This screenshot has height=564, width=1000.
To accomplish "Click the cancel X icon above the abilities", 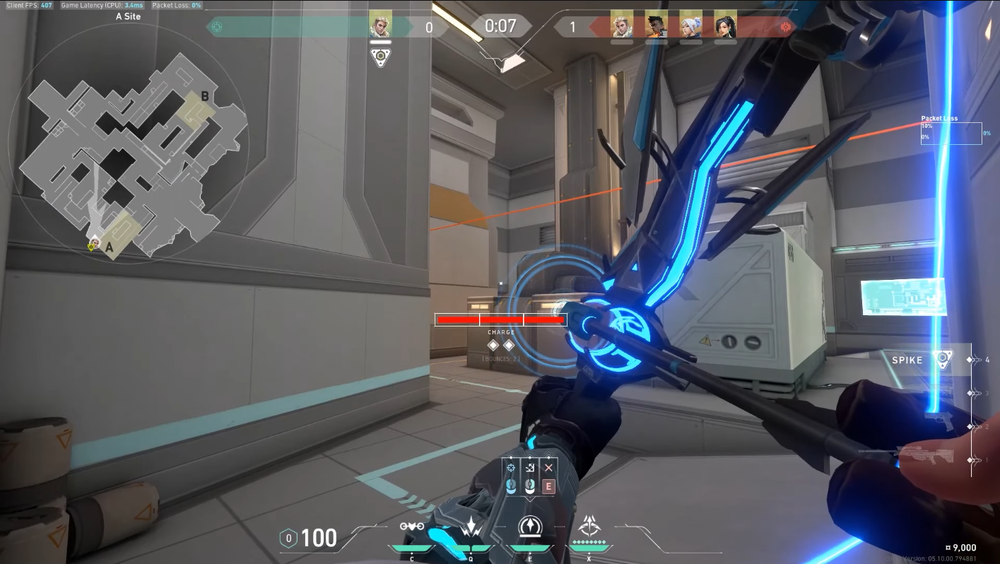I will [548, 467].
